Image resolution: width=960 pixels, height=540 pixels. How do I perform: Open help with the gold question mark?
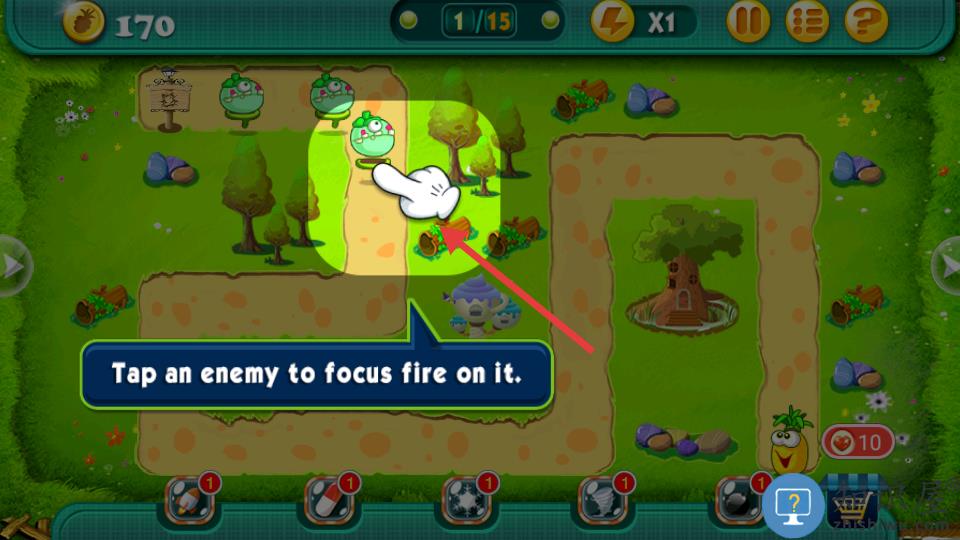coord(866,21)
